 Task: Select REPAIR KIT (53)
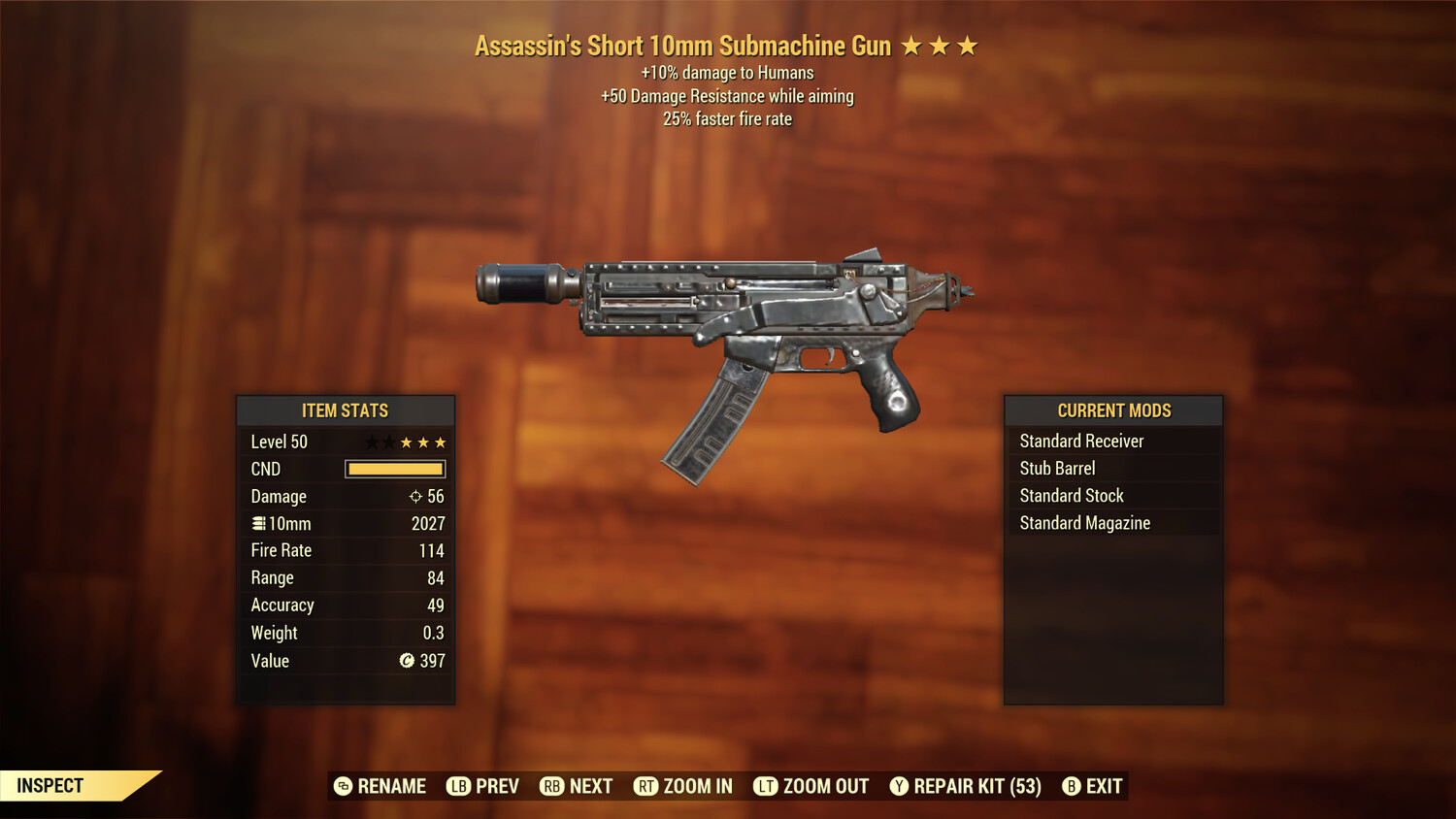[x=971, y=786]
